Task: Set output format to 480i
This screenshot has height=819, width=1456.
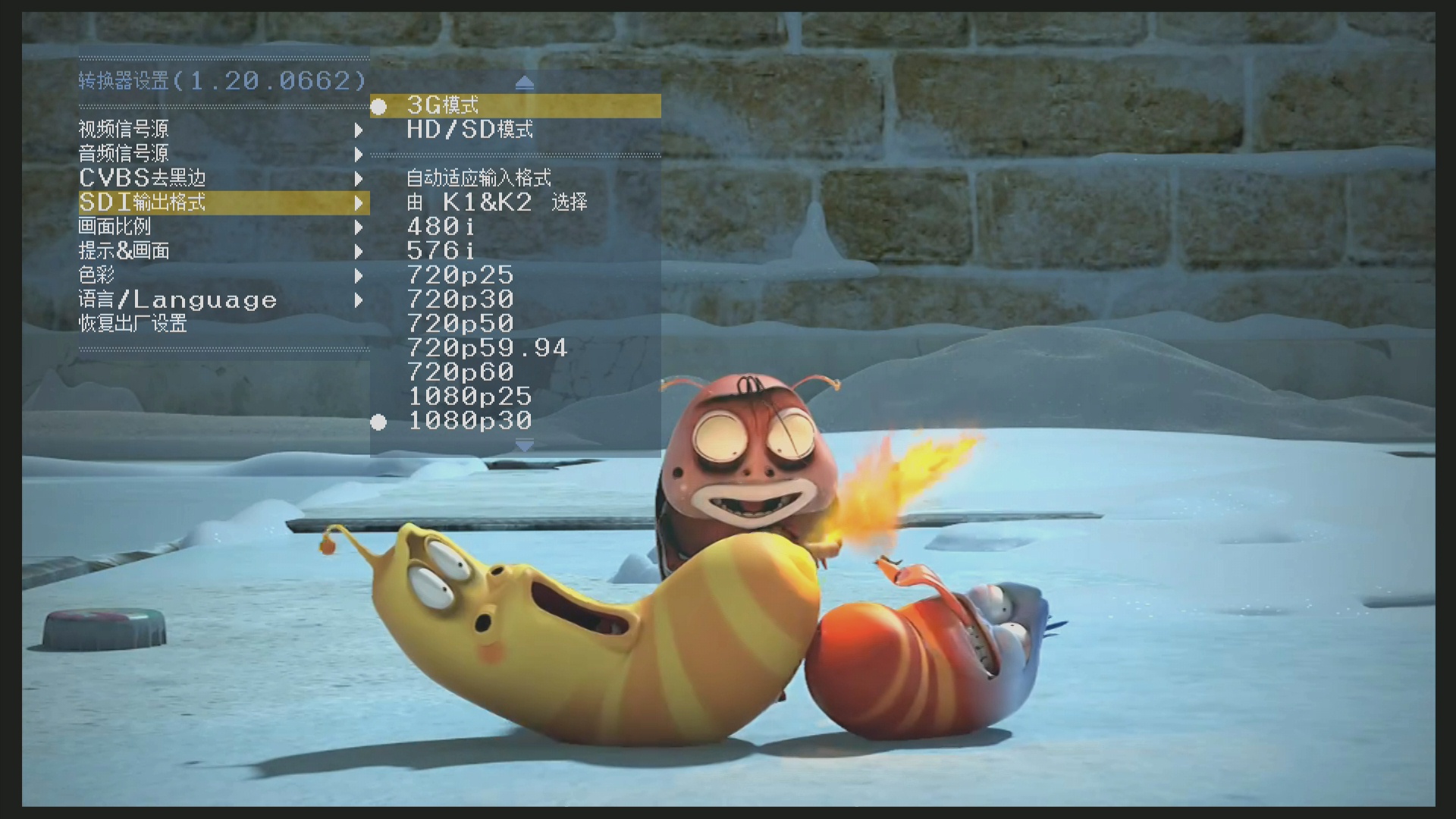Action: tap(441, 227)
